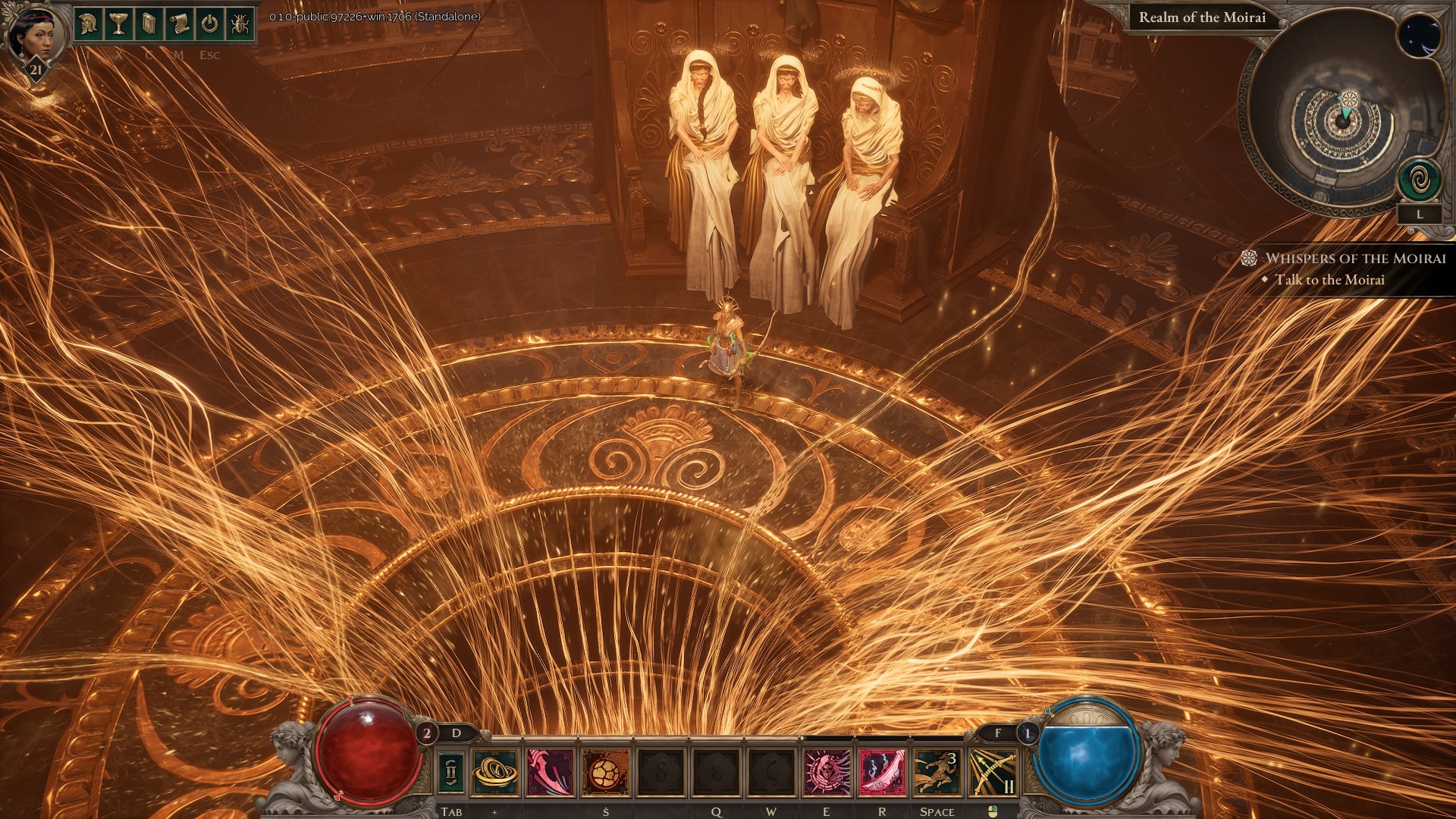Open the game menu power icon
The width and height of the screenshot is (1456, 819).
point(209,24)
